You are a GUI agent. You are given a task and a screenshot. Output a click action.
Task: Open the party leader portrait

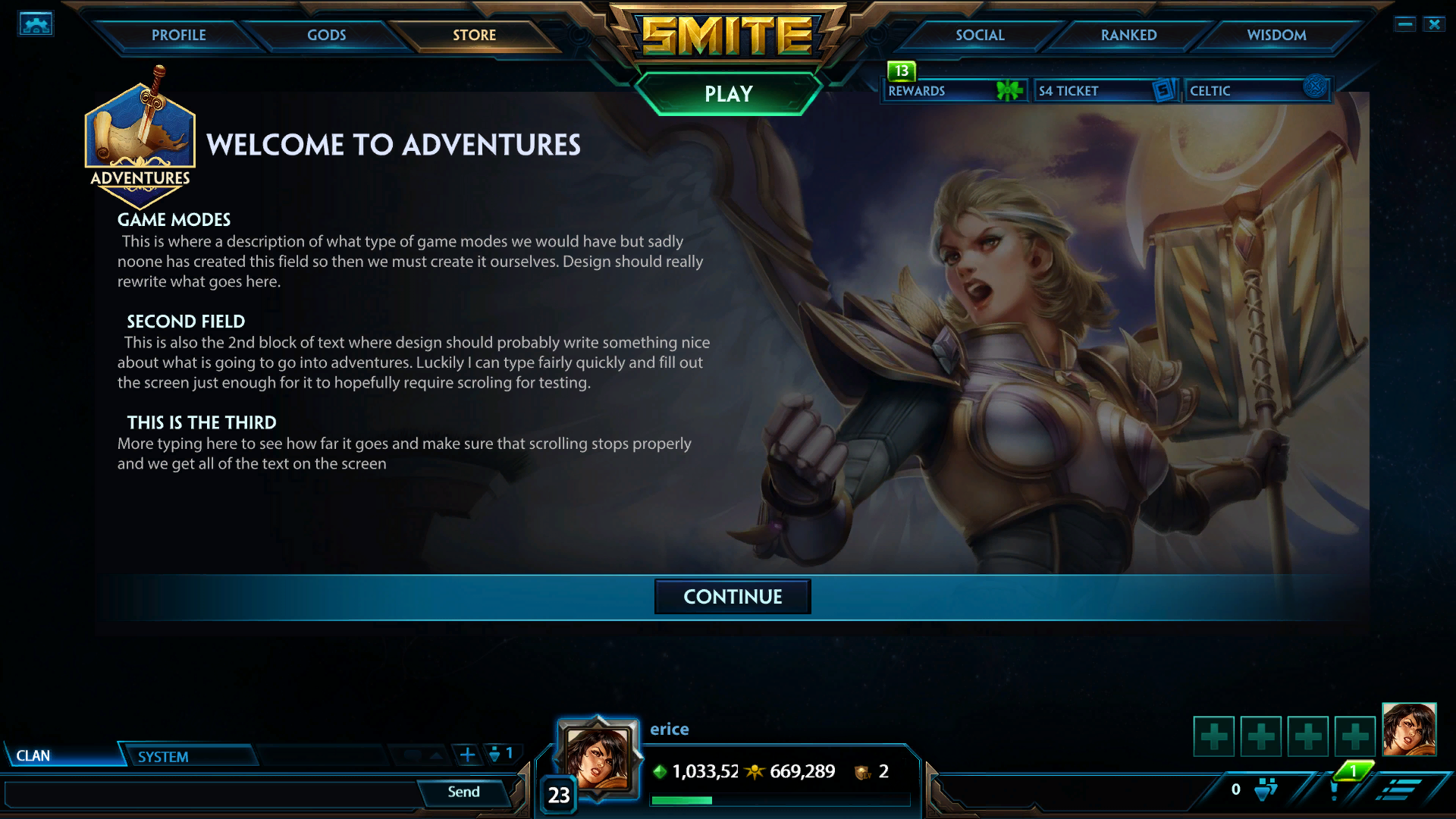1409,730
